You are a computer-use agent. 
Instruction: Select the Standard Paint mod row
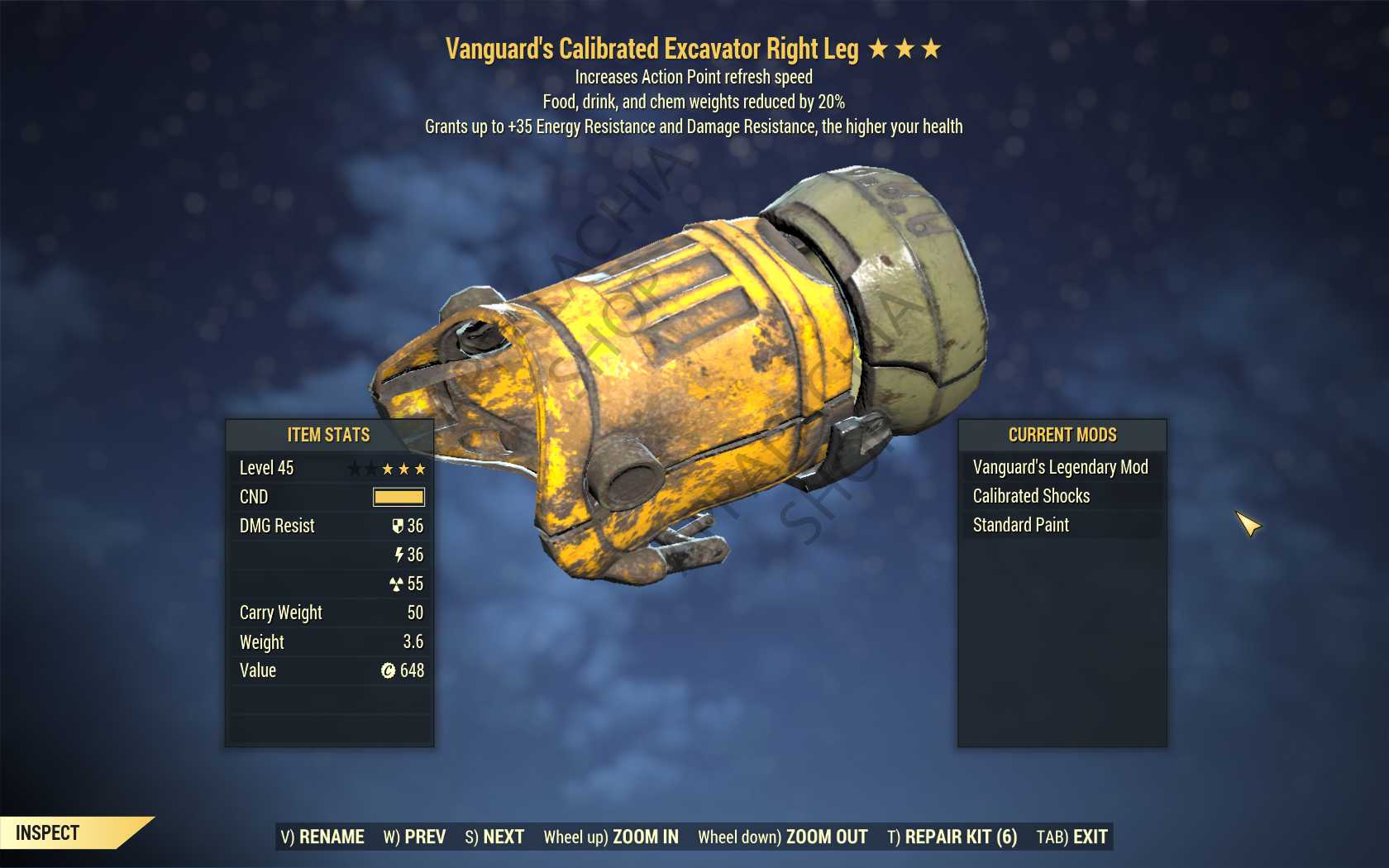pos(1021,525)
